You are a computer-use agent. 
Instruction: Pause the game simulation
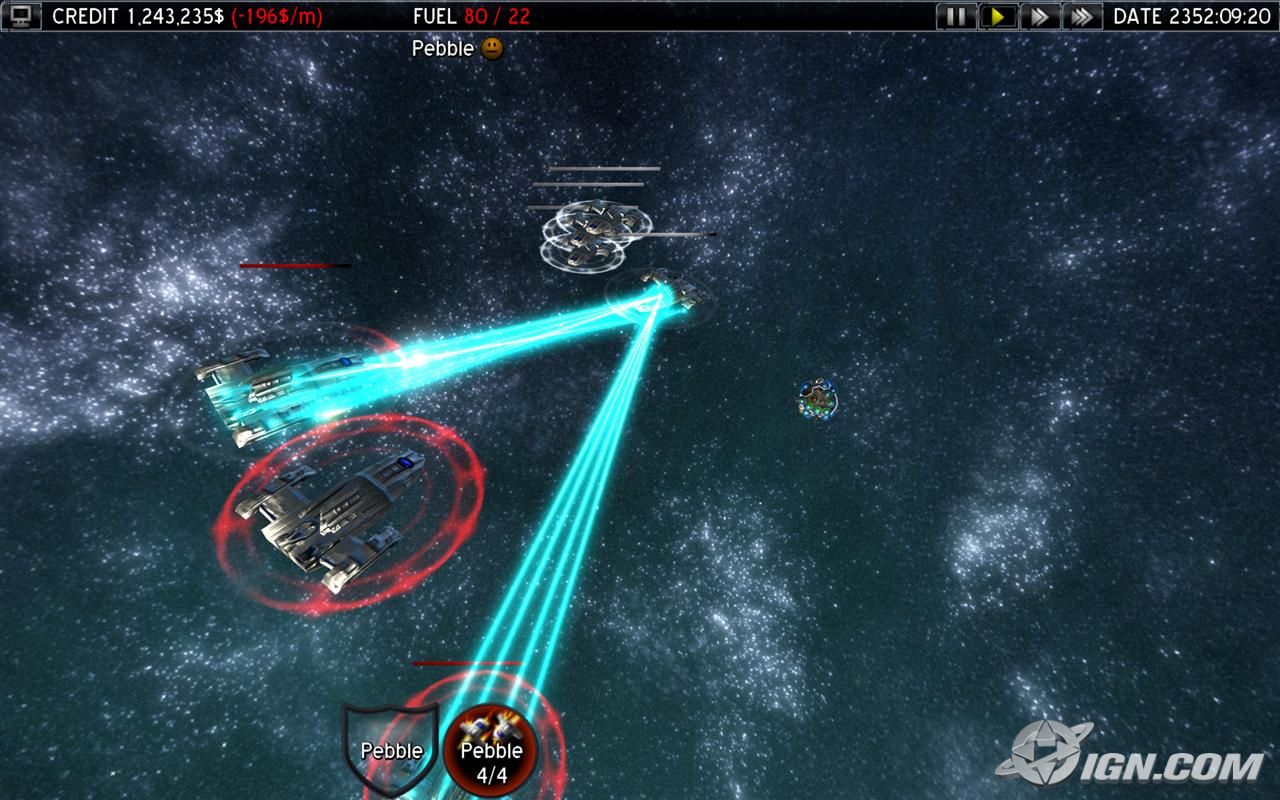tap(956, 16)
